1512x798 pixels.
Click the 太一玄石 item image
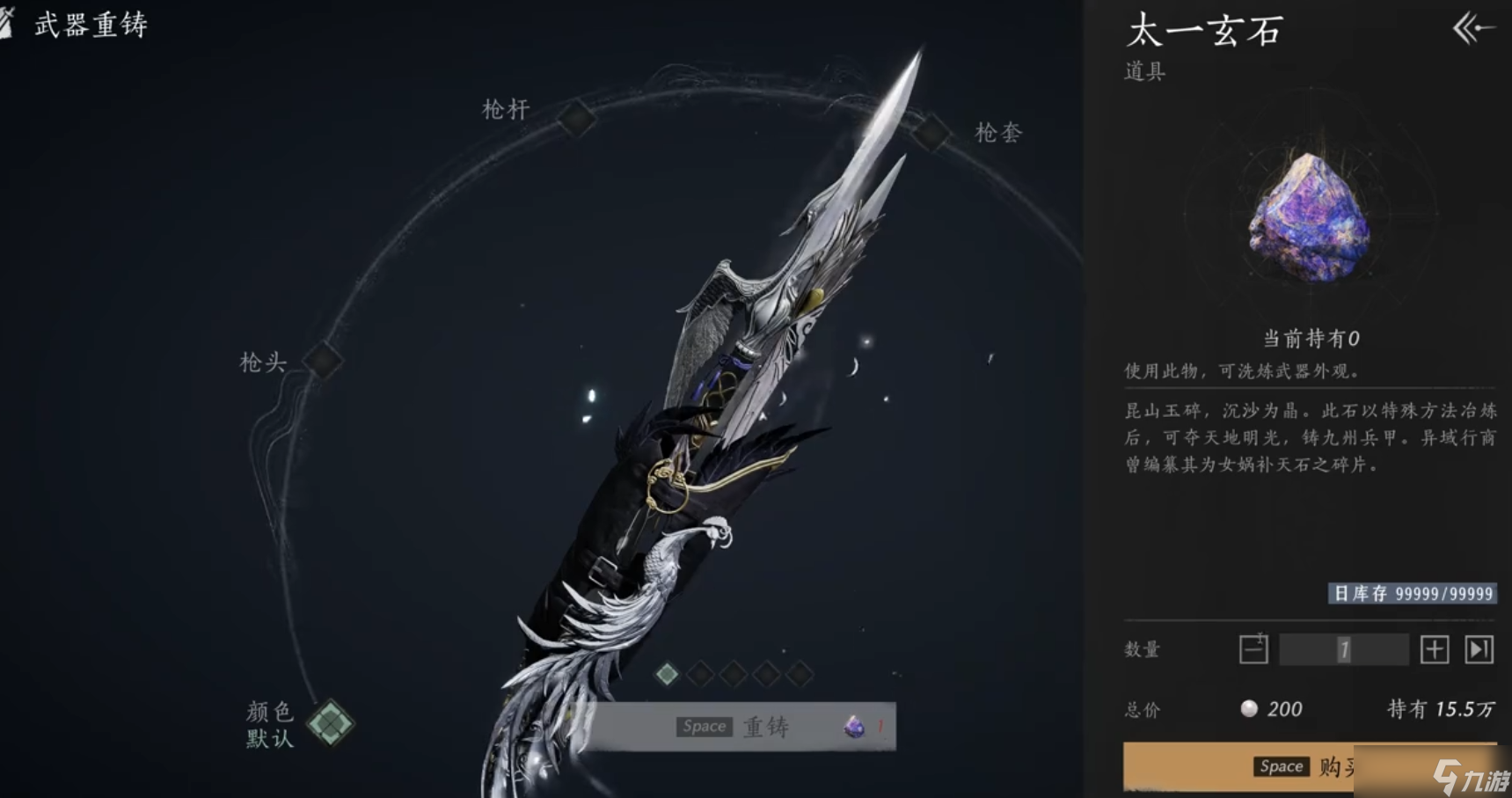tap(1310, 218)
